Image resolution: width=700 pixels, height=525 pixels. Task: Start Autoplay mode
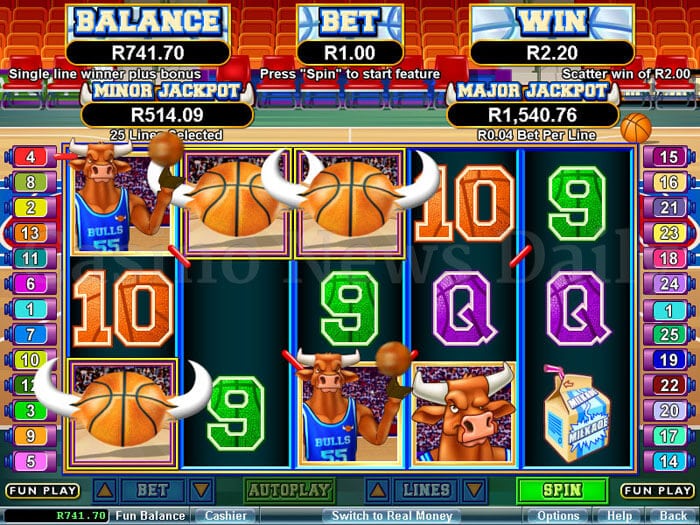click(x=289, y=491)
